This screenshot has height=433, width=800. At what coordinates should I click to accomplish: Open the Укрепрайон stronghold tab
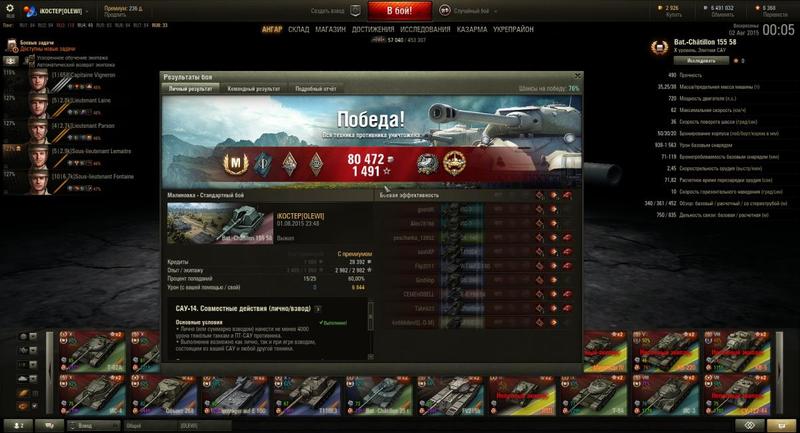(x=514, y=30)
